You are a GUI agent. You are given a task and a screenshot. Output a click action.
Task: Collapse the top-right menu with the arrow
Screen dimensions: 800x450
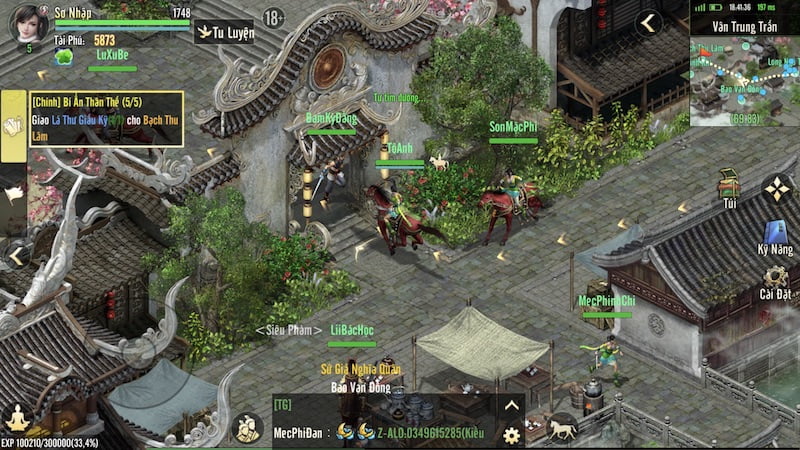(650, 22)
